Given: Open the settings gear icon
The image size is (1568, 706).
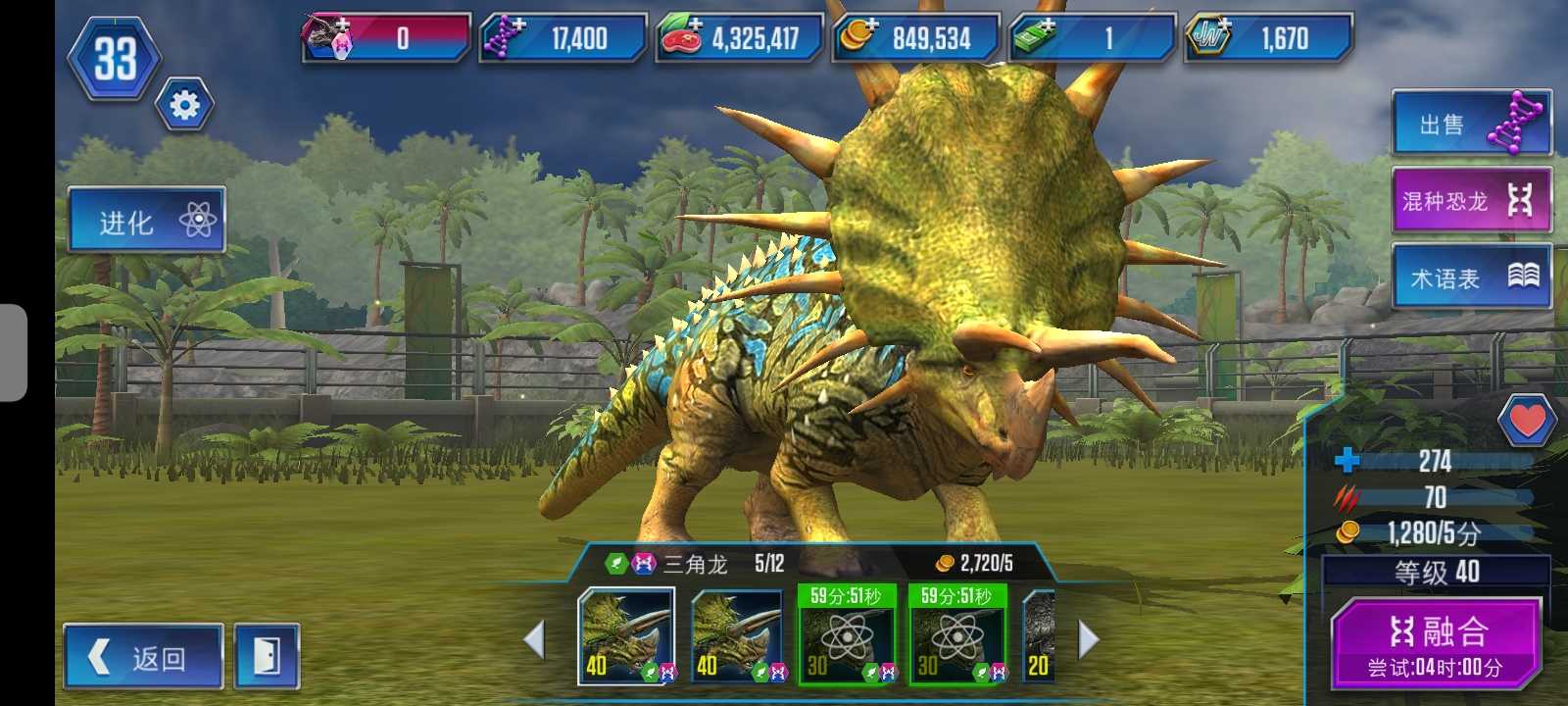Looking at the screenshot, I should click(184, 105).
